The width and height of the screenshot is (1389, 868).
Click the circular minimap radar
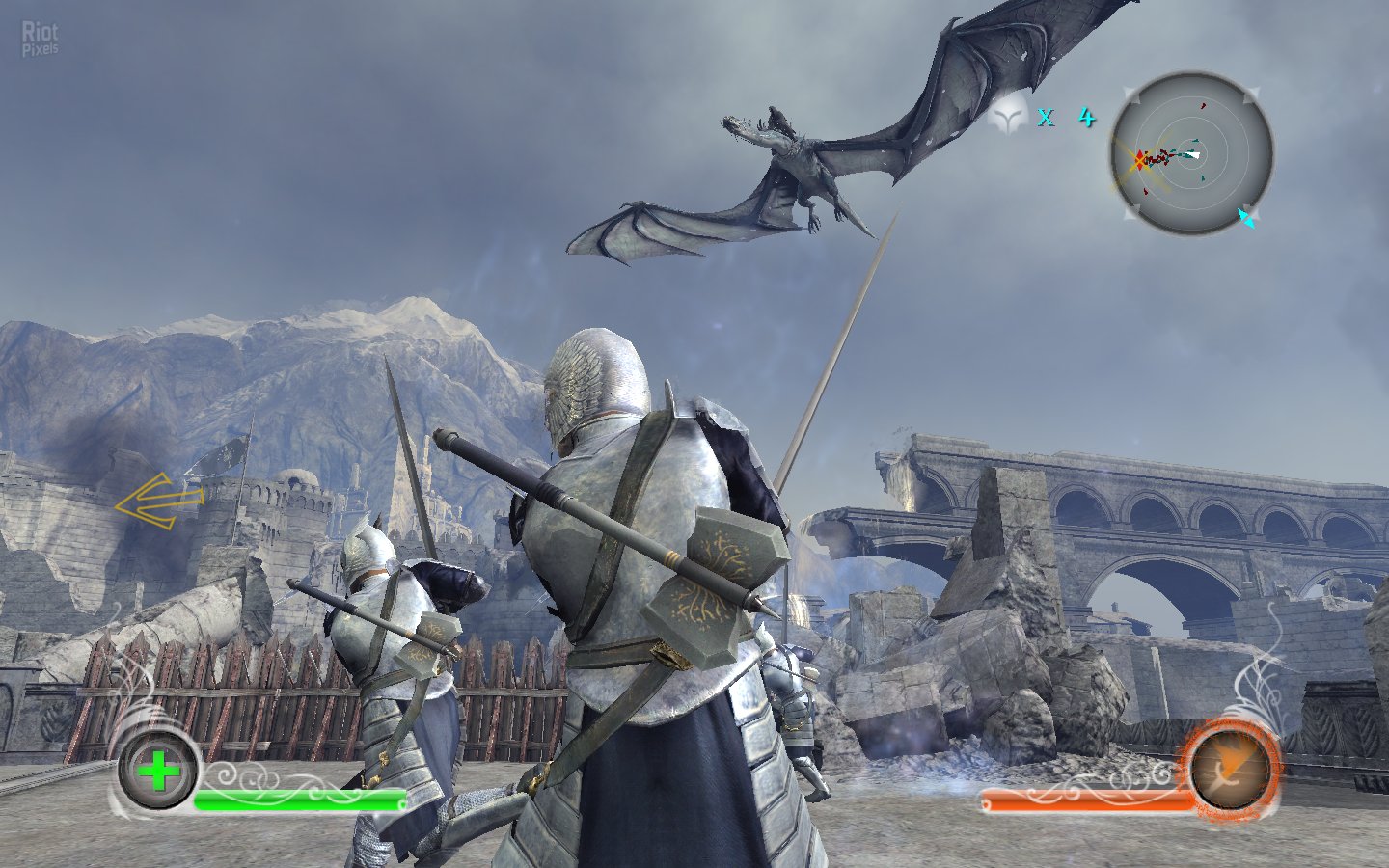click(1191, 154)
